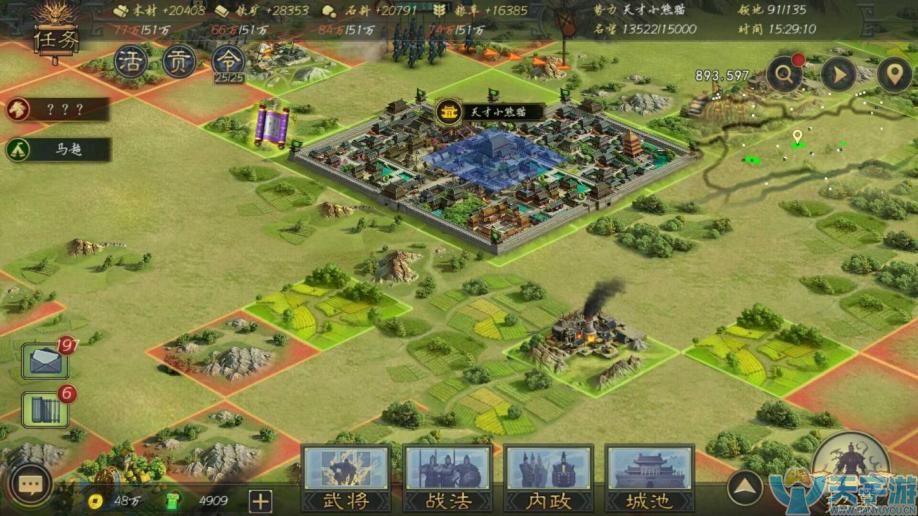Open the bamboo scroll reports icon
This screenshot has width=918, height=516.
[44, 410]
